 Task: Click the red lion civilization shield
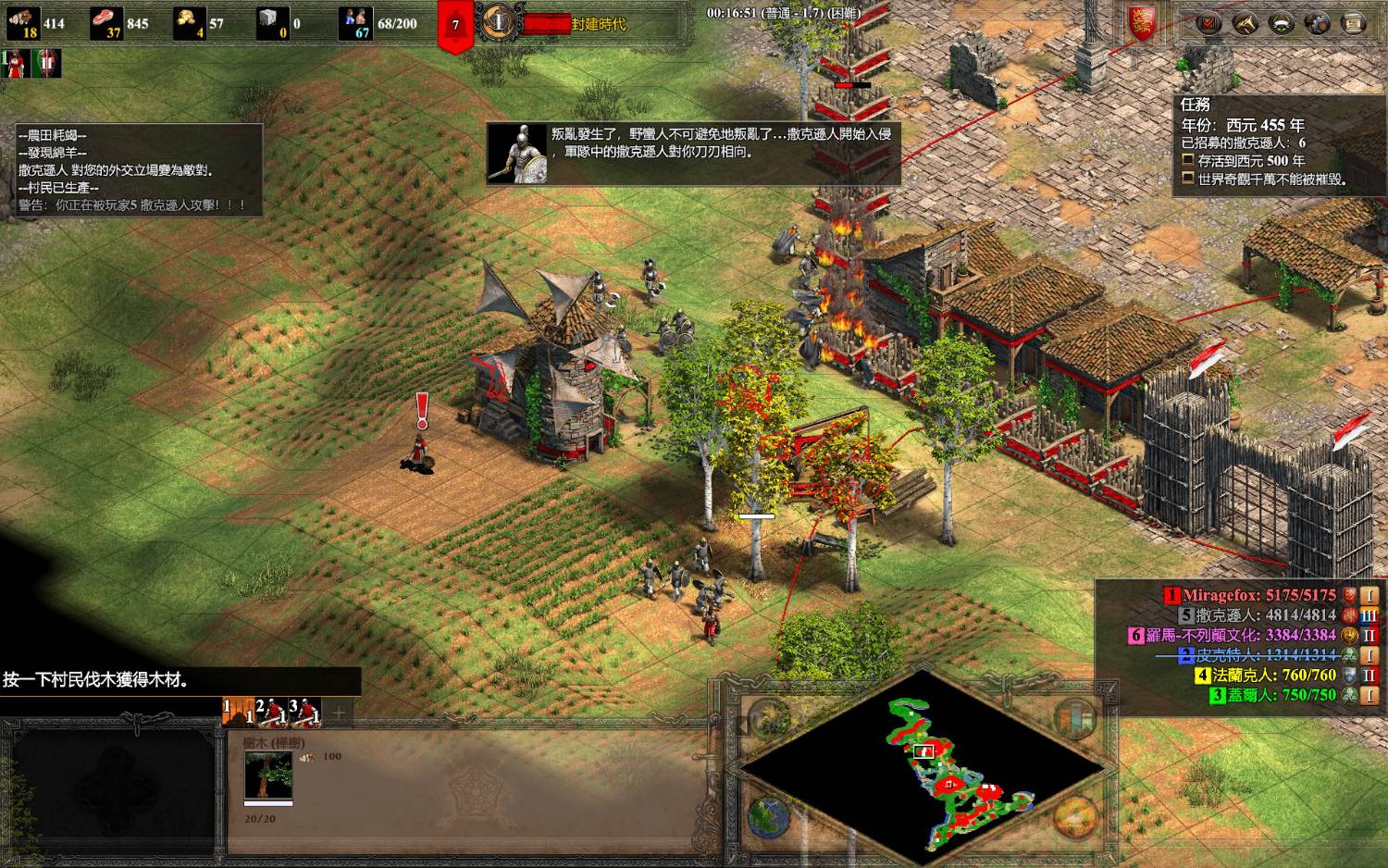(1141, 23)
